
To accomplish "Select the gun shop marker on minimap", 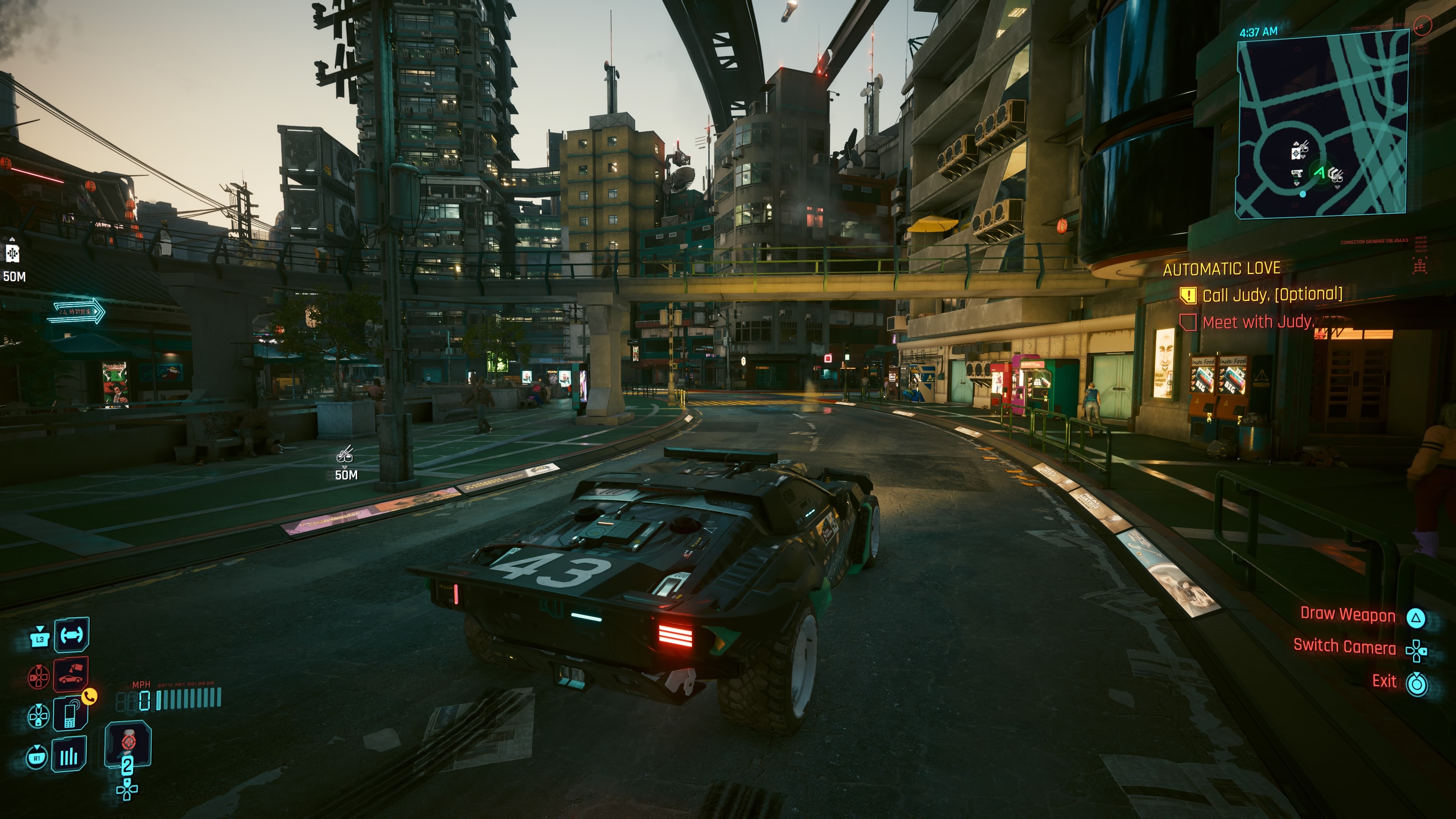I will pyautogui.click(x=1297, y=174).
